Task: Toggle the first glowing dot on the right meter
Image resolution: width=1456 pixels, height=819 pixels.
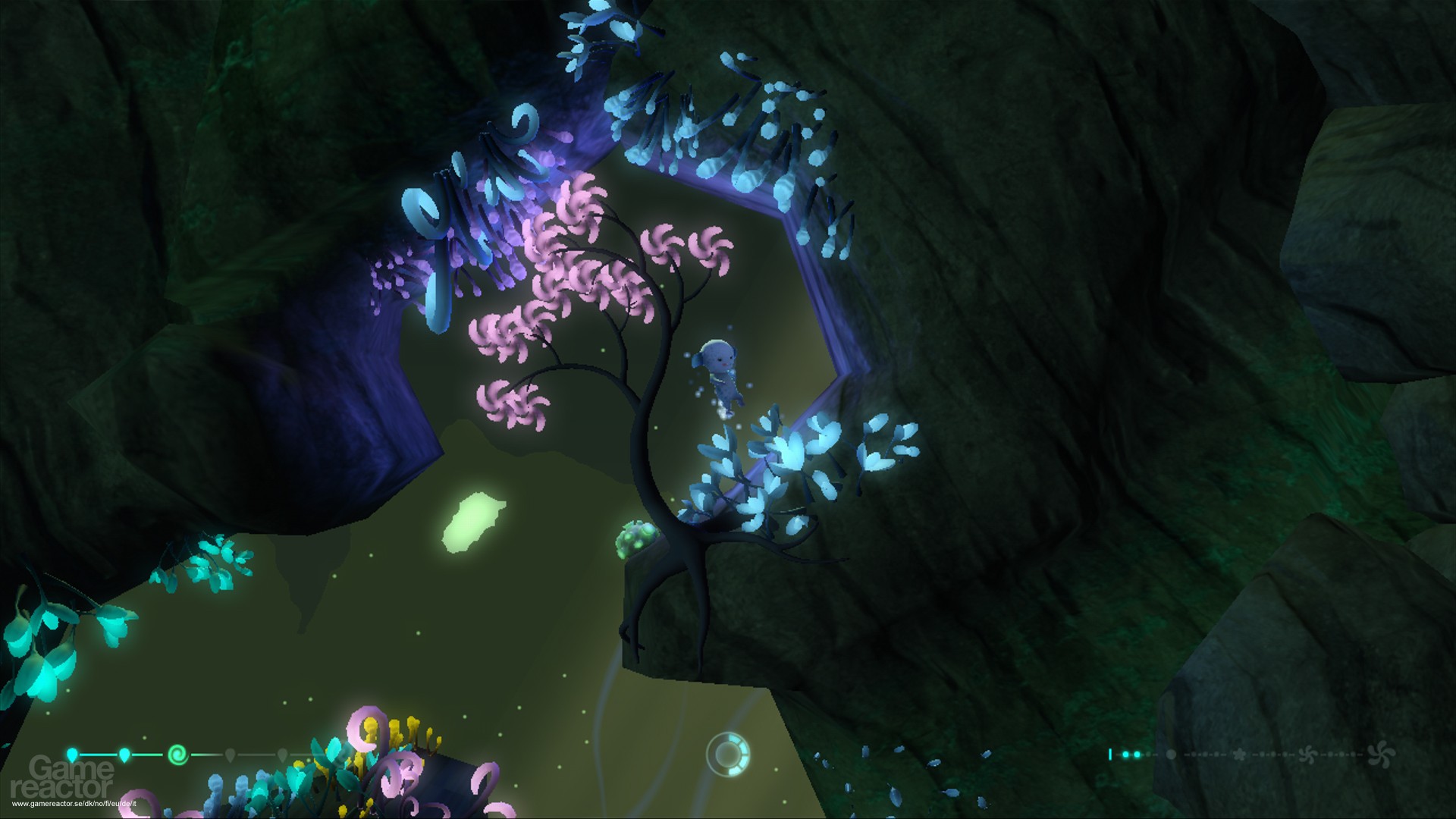Action: point(1126,755)
